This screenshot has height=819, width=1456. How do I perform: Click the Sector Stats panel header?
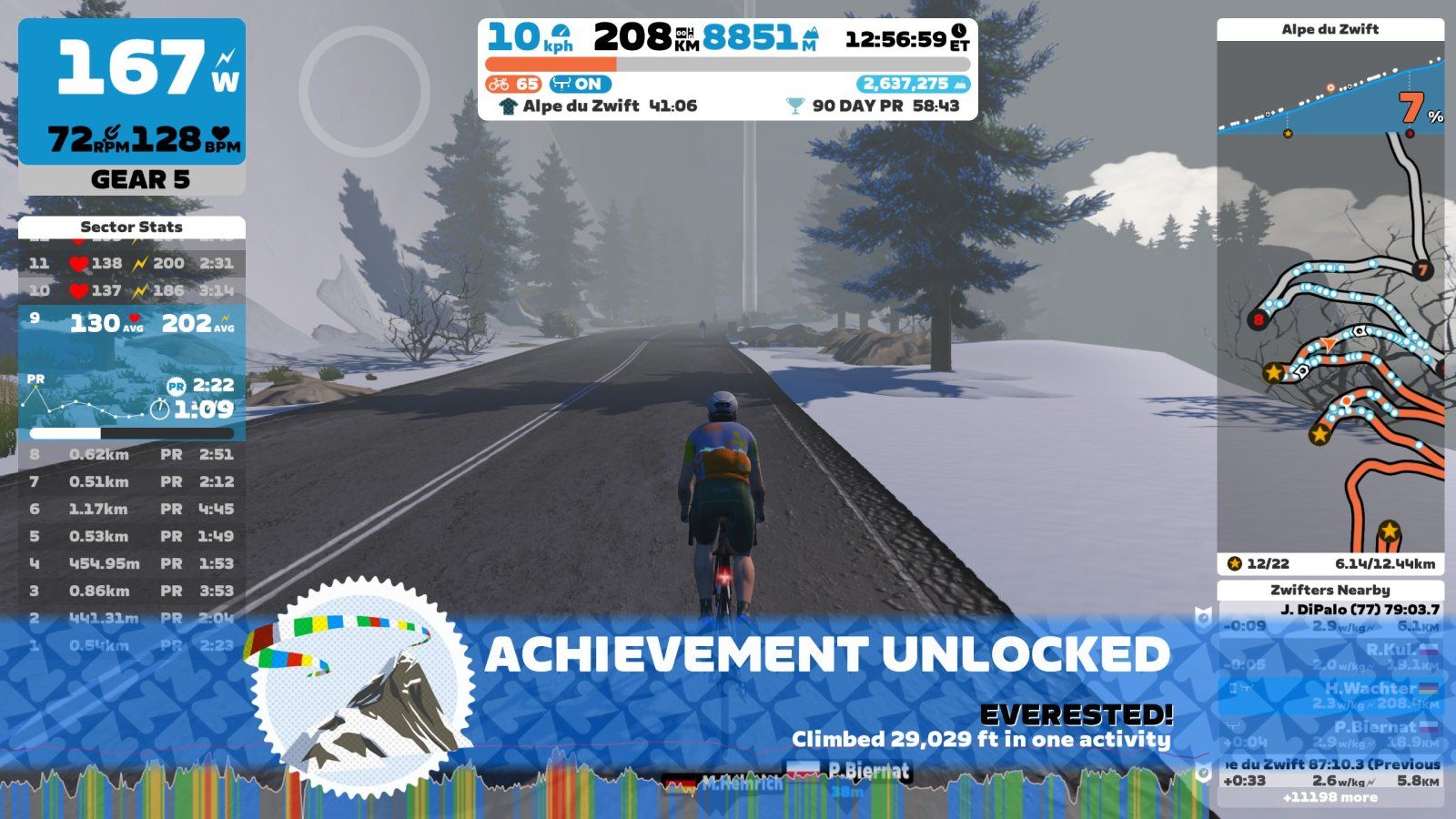coord(131,227)
